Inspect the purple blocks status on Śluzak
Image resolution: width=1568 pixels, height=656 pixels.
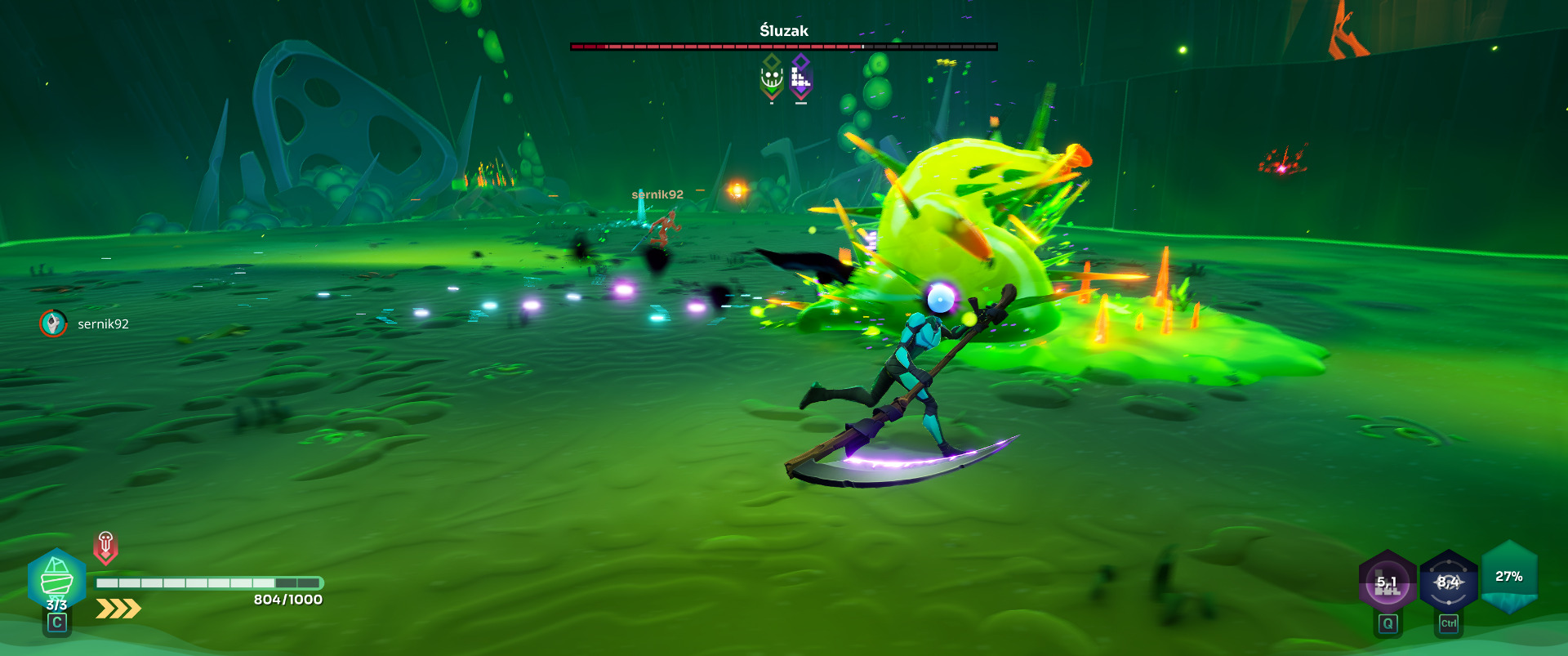click(801, 78)
